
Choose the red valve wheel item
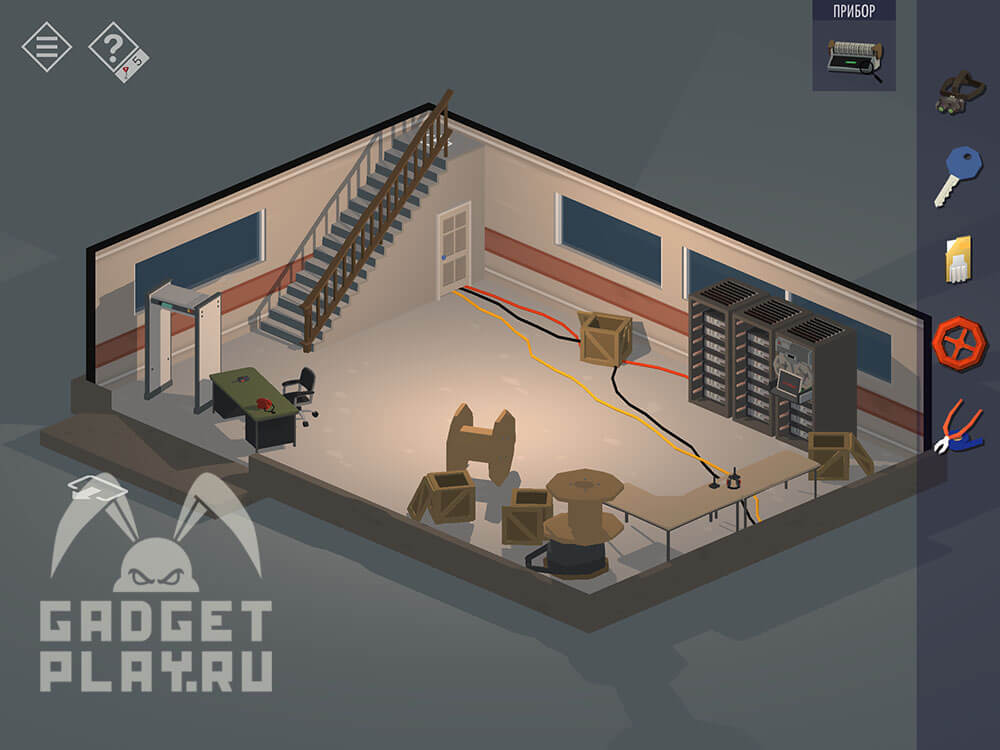point(959,344)
